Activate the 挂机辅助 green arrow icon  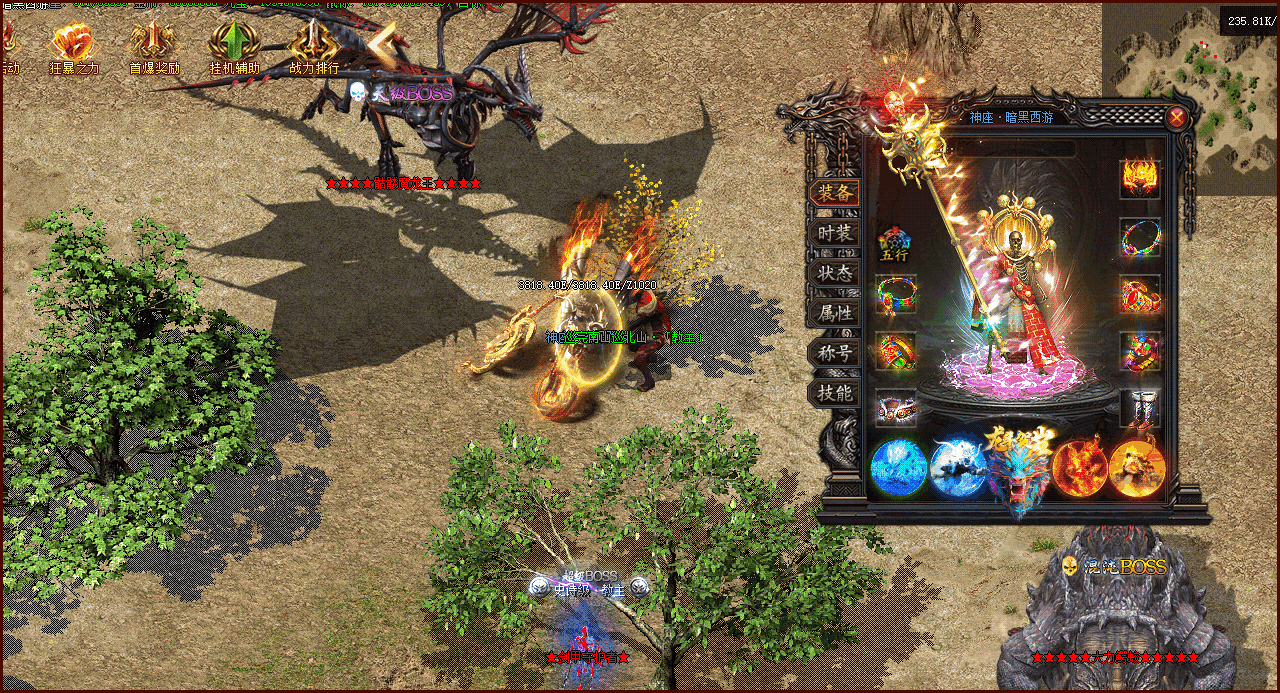click(233, 43)
